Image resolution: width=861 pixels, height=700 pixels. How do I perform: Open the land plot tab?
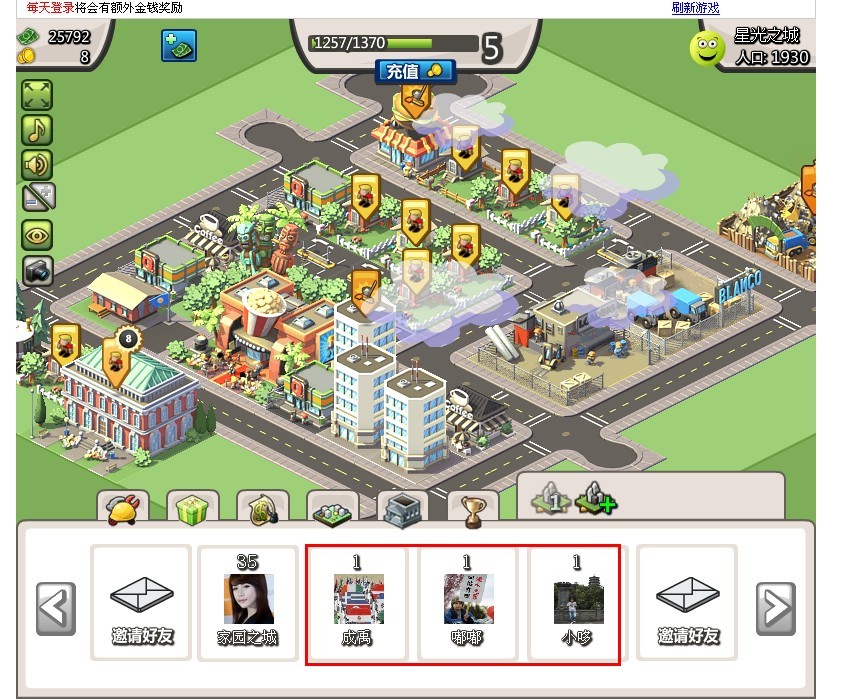tap(333, 510)
